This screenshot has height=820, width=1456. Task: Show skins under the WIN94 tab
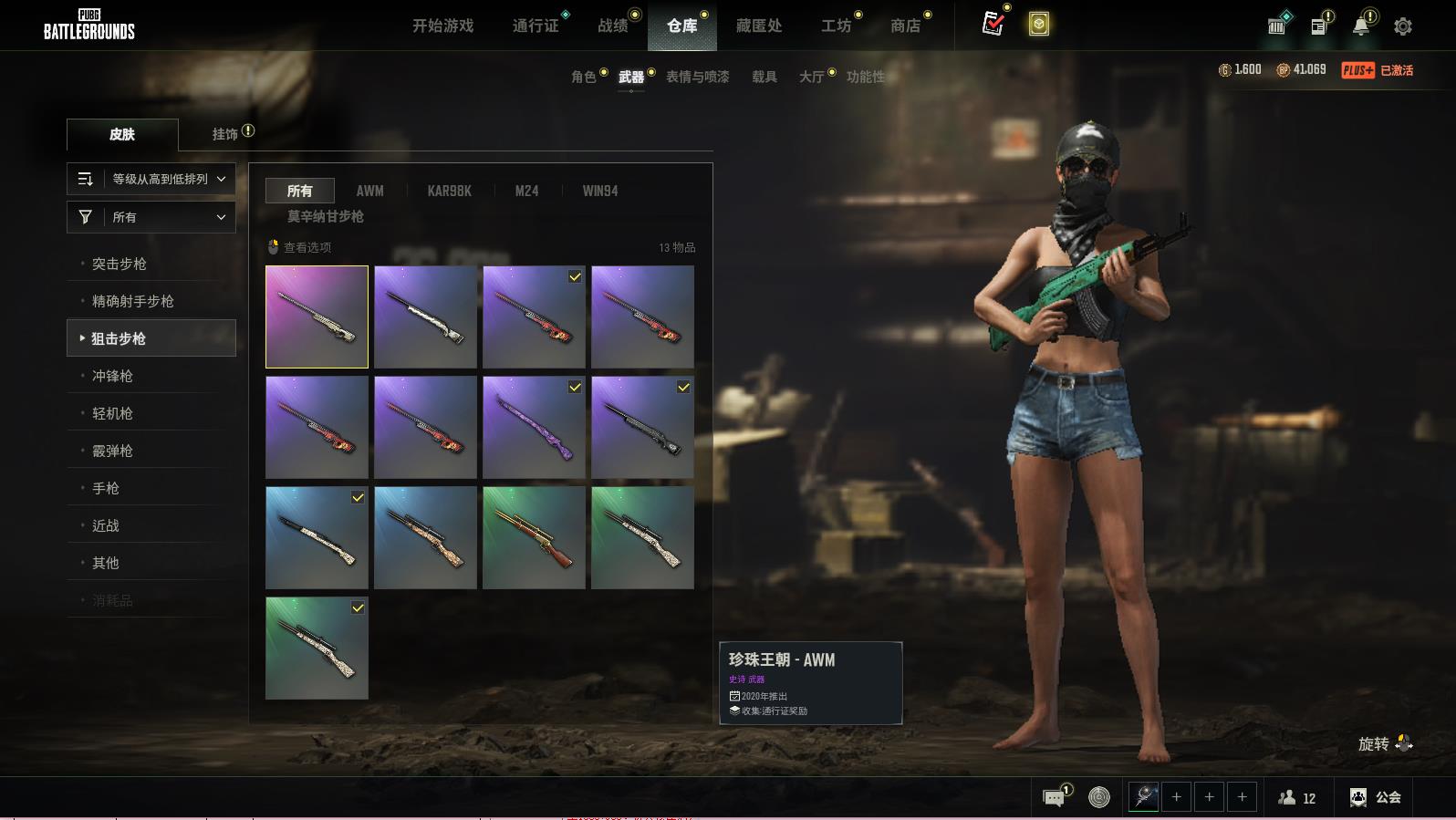600,191
